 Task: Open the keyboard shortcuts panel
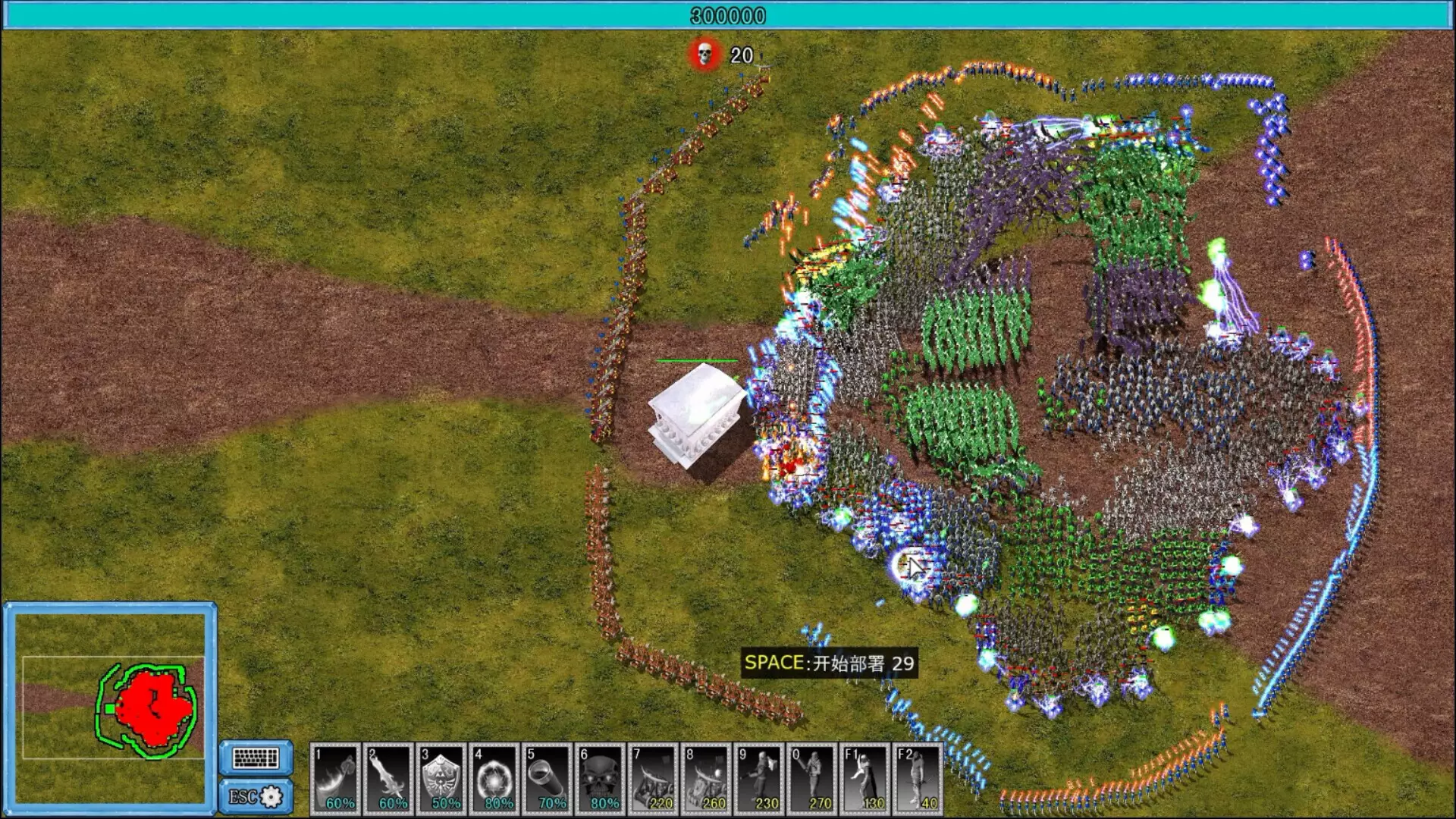(x=256, y=758)
